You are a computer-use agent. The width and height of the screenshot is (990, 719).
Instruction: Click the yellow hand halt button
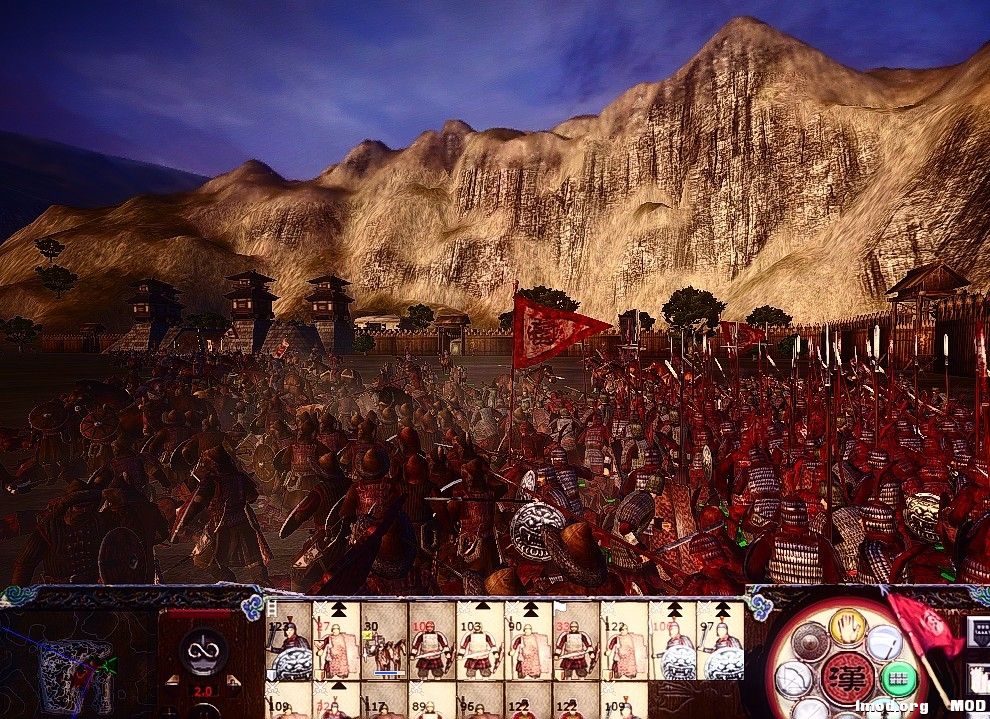[848, 627]
